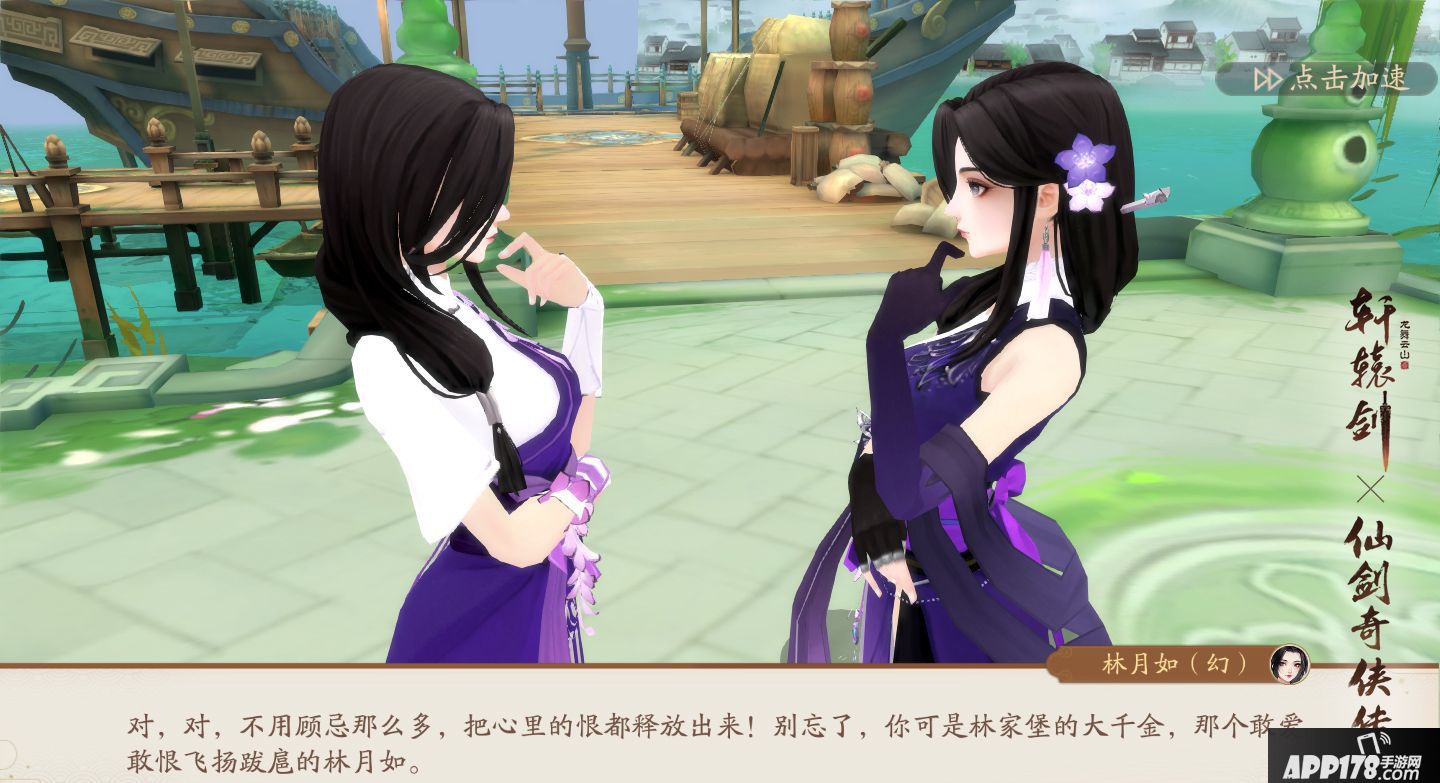Tap the 点击加速 speed-up control
Image resolution: width=1440 pixels, height=783 pixels.
[1350, 77]
